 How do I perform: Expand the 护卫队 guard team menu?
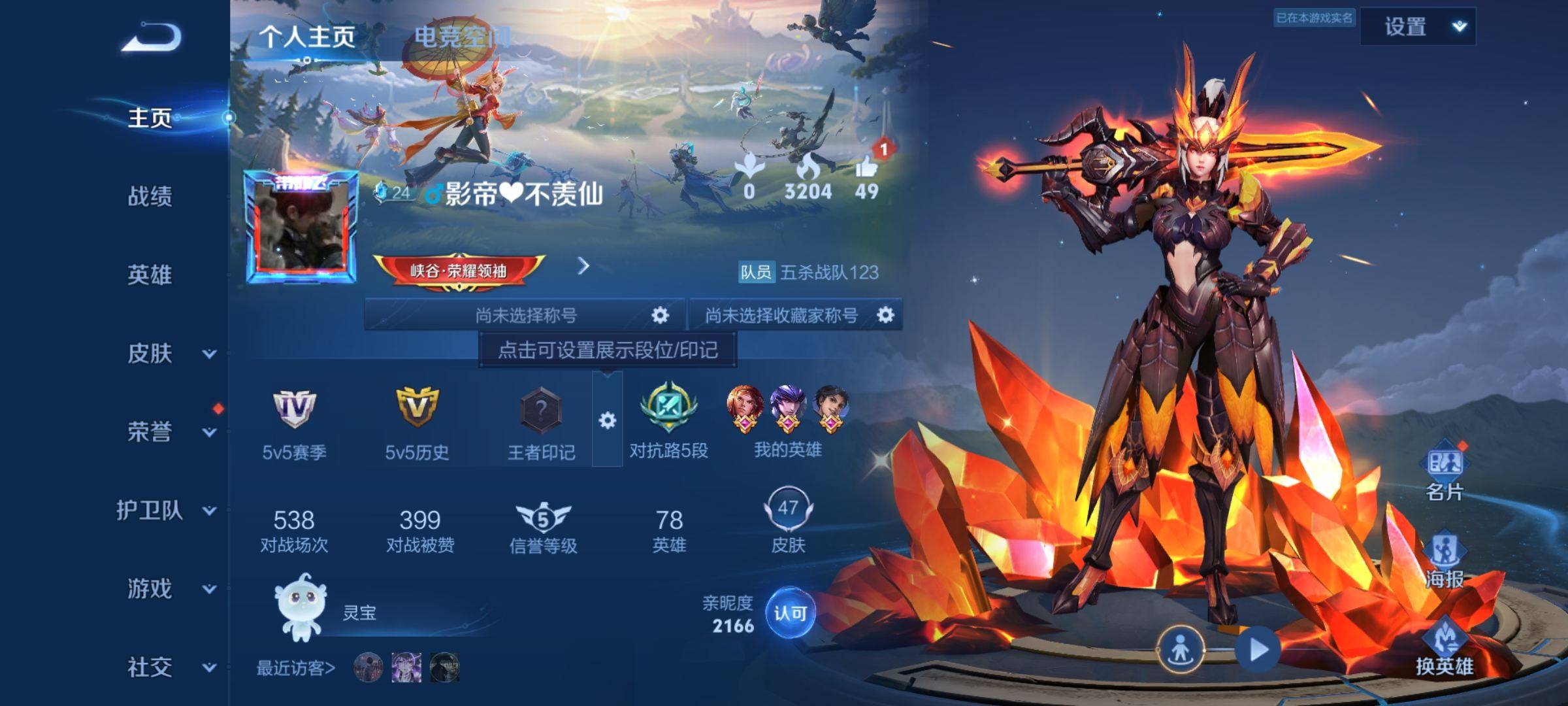tap(208, 511)
